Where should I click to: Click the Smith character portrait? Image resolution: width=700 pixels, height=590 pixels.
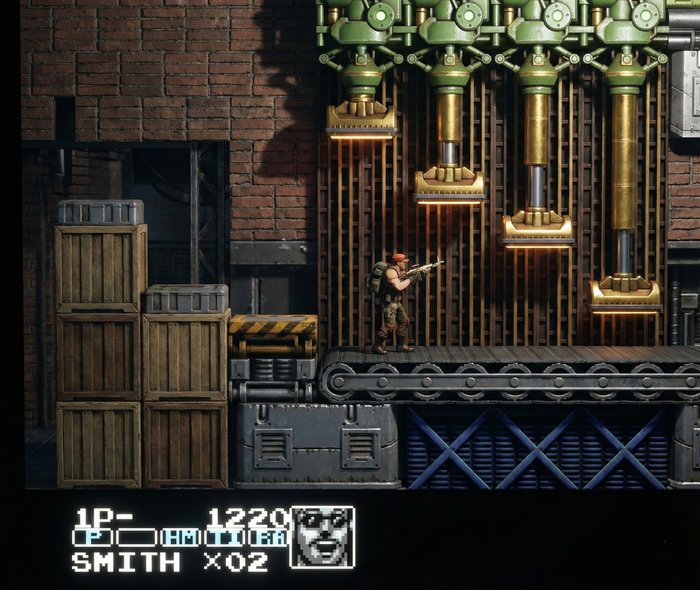coord(322,537)
